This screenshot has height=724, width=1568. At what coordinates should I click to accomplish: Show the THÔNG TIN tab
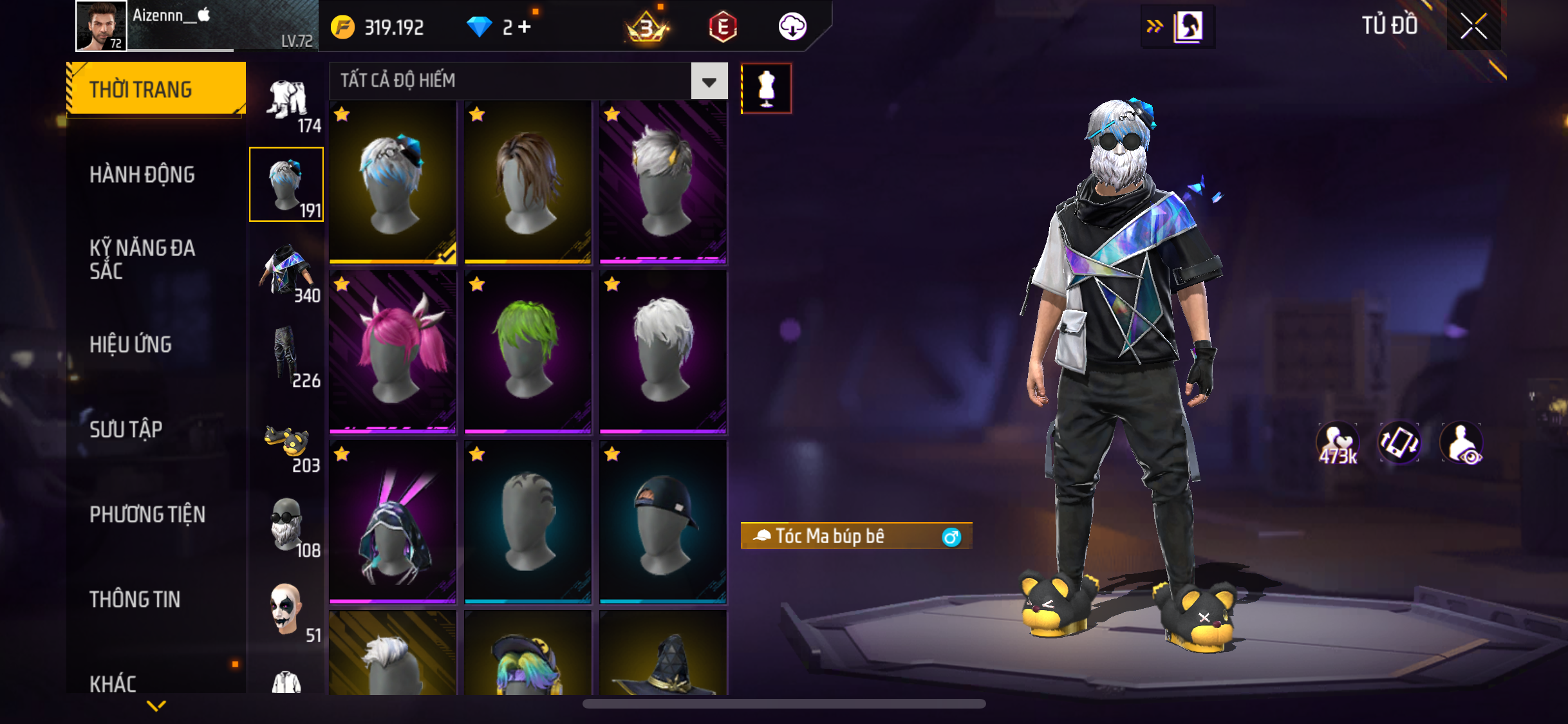(135, 599)
